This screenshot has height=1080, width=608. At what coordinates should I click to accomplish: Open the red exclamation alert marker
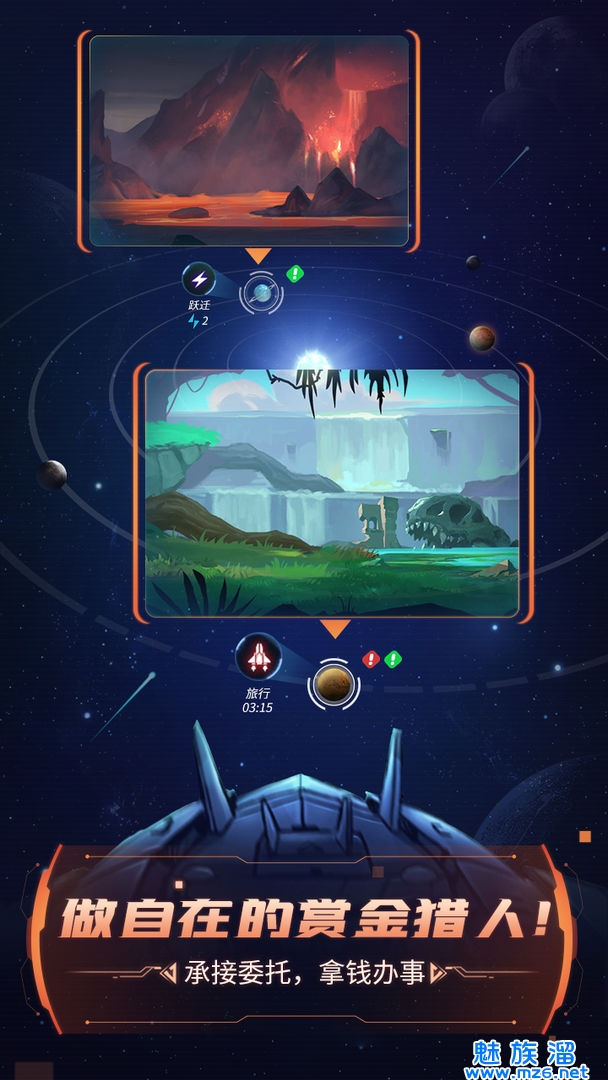[371, 659]
